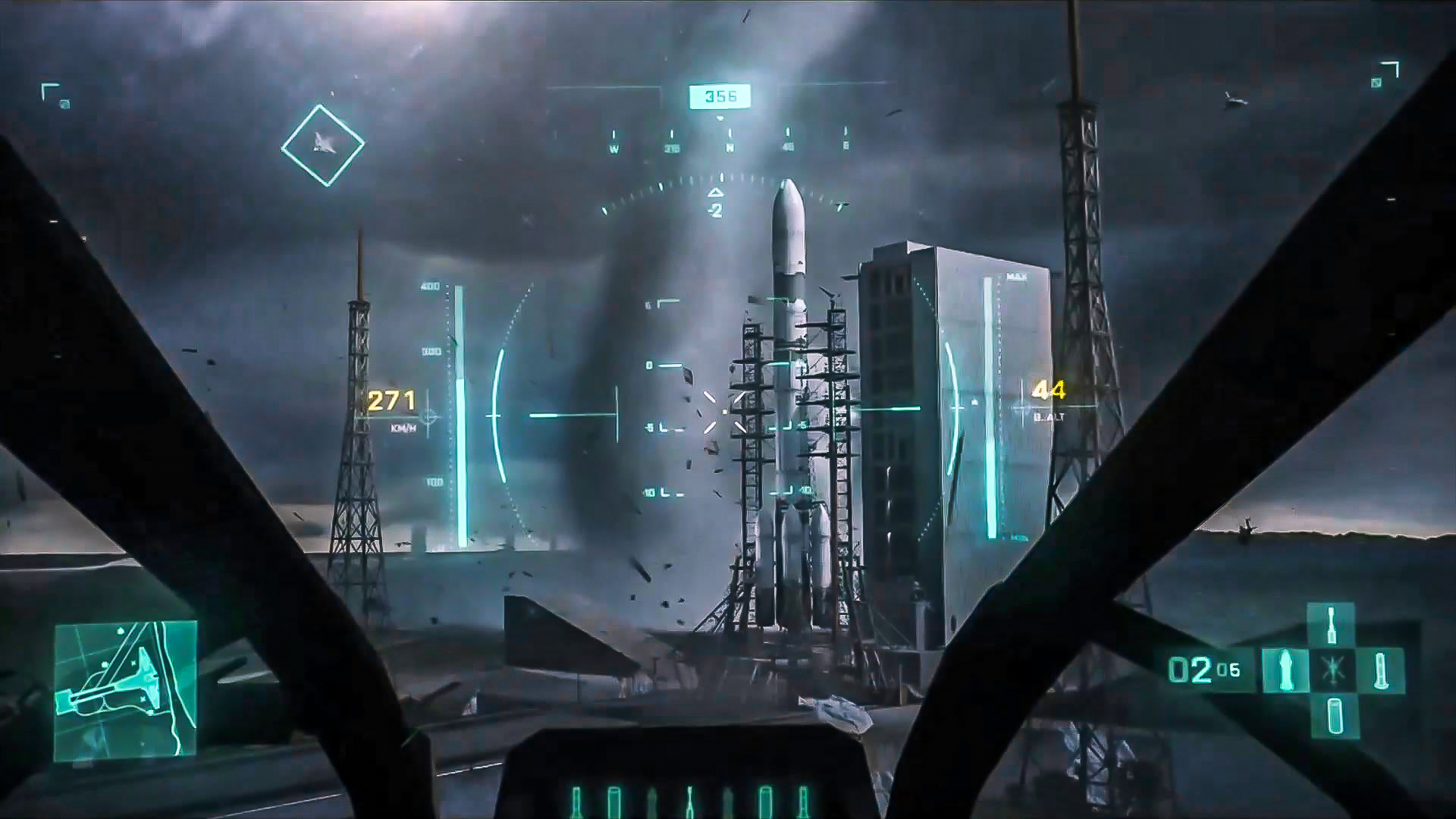The height and width of the screenshot is (819, 1456).
Task: Select the diamond jet target marker
Action: click(322, 145)
